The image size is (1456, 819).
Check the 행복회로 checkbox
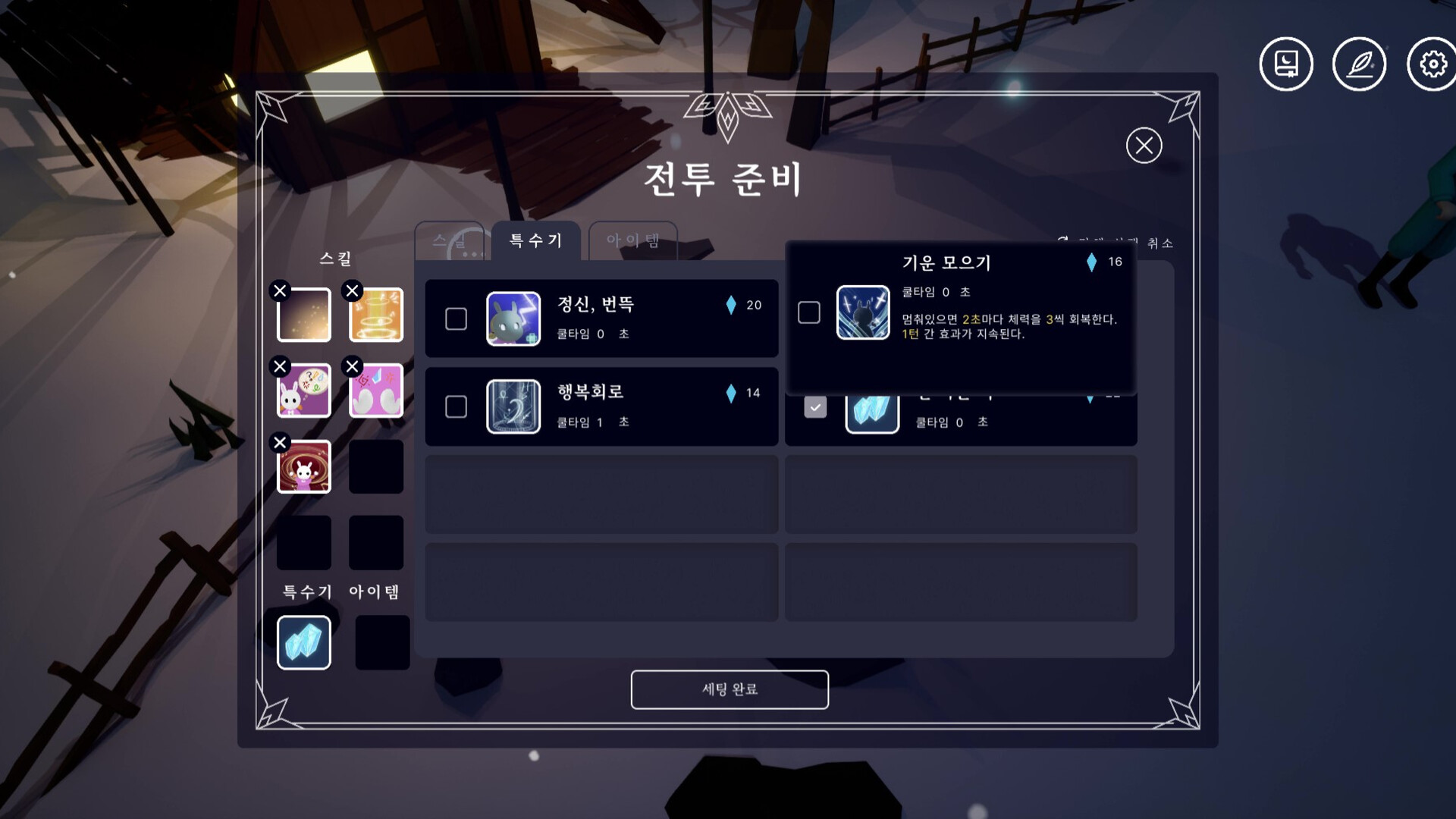coord(456,408)
